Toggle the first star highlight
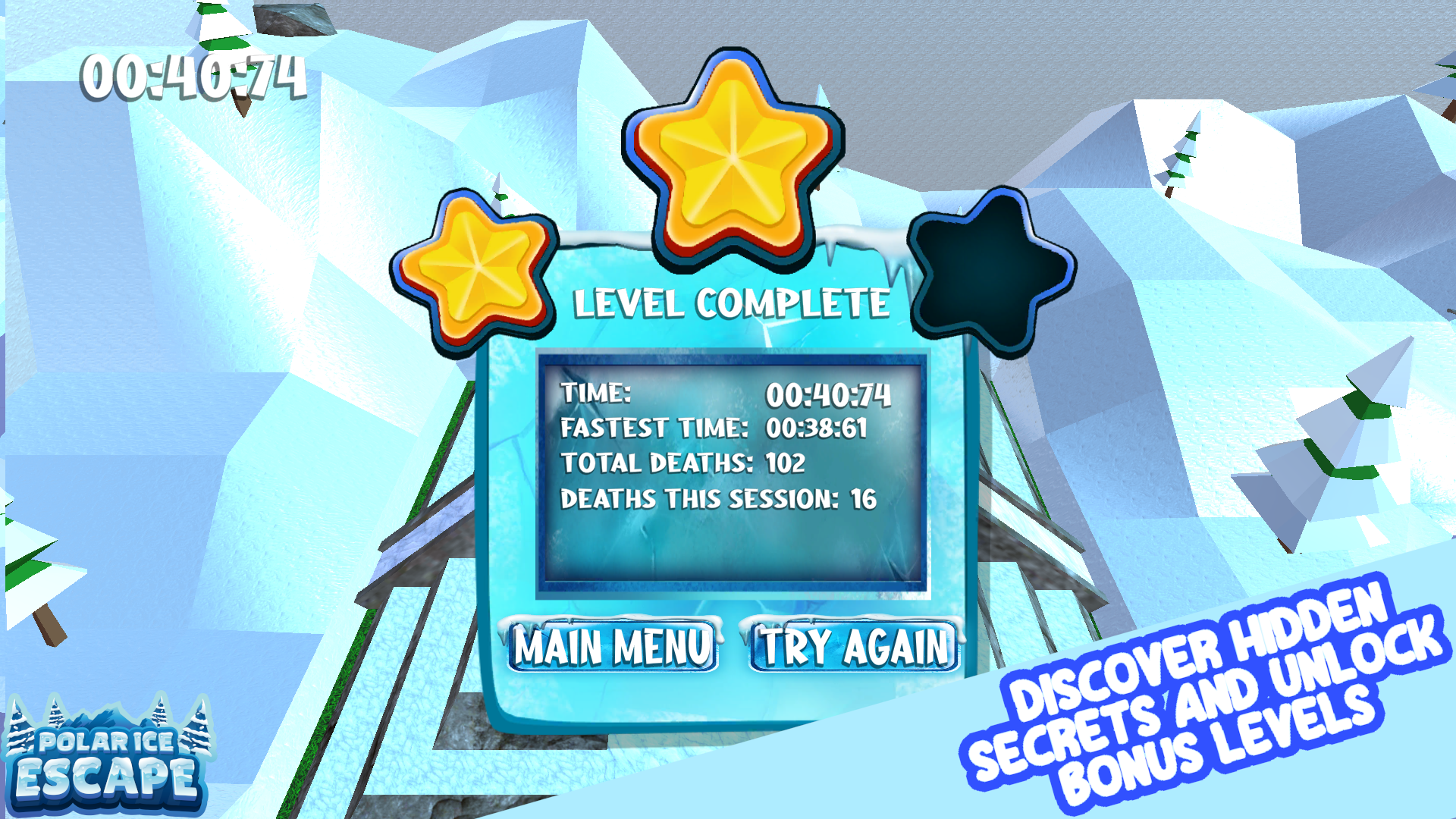 474,273
